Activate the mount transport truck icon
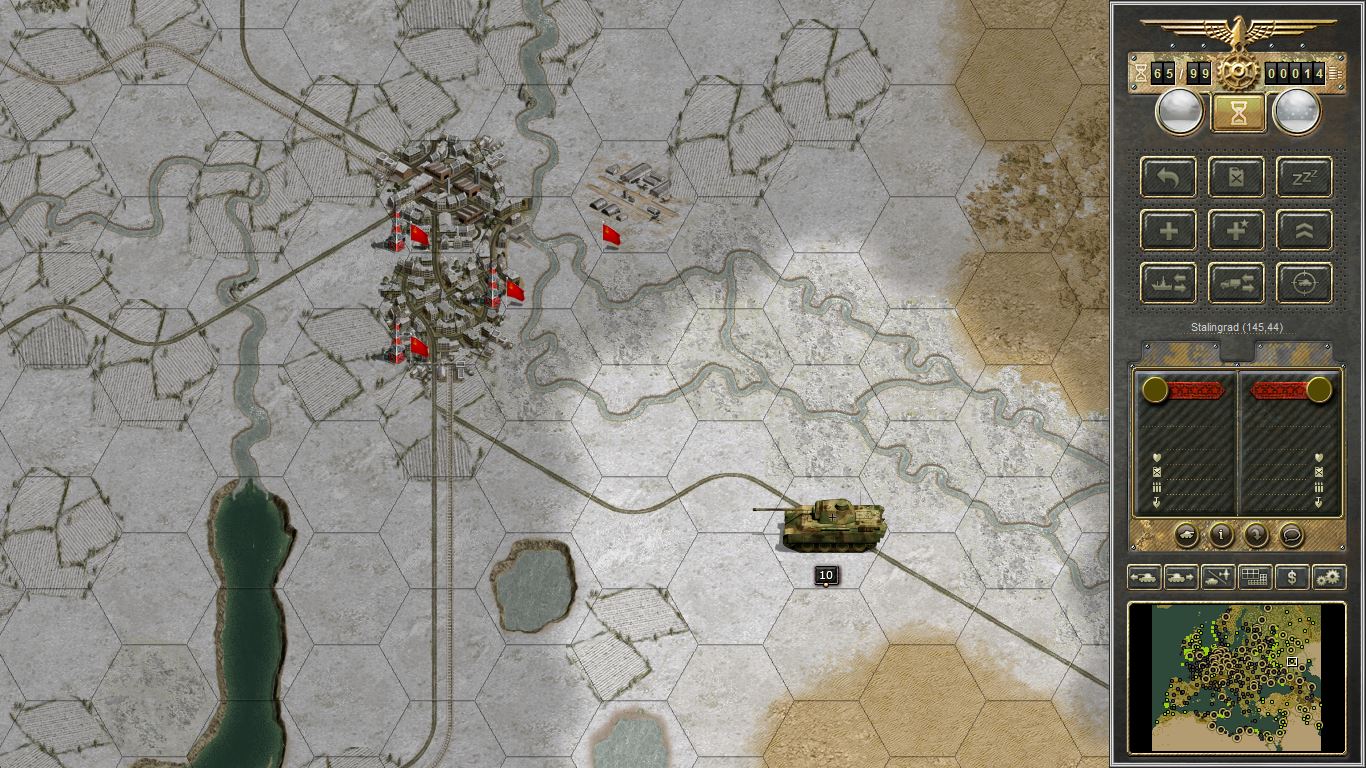 pos(1236,283)
